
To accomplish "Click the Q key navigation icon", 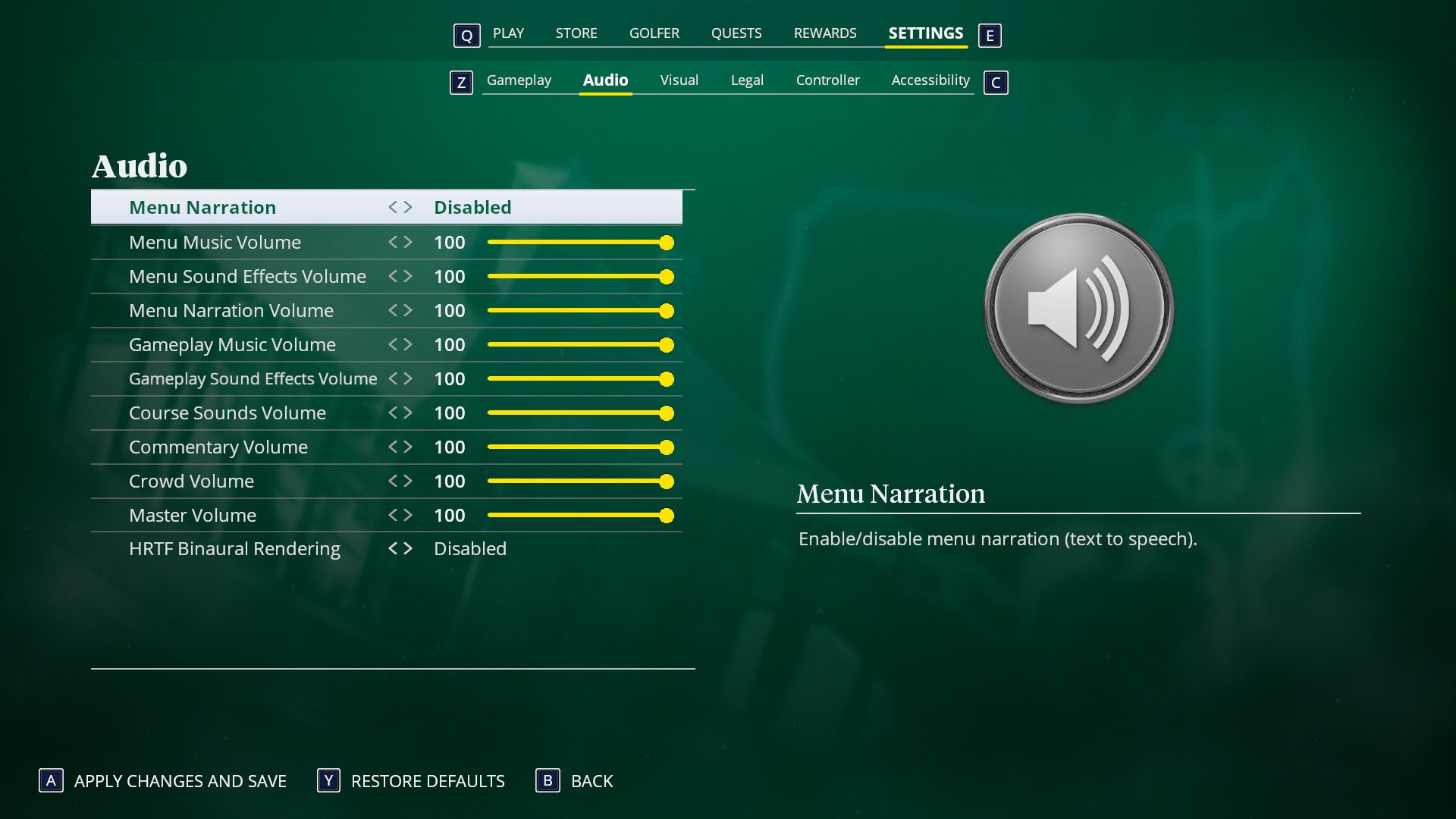I will [466, 36].
